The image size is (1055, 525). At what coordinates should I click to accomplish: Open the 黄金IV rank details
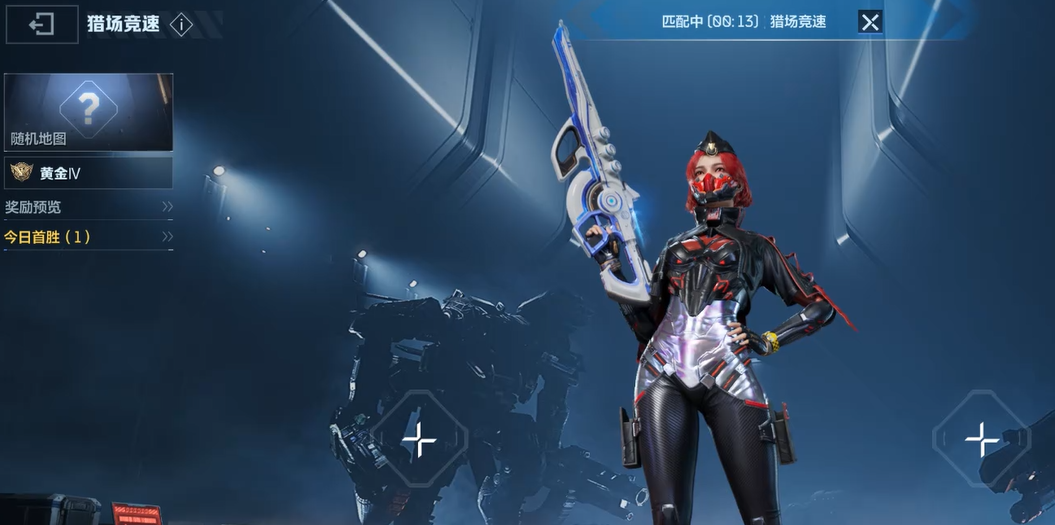coord(89,173)
